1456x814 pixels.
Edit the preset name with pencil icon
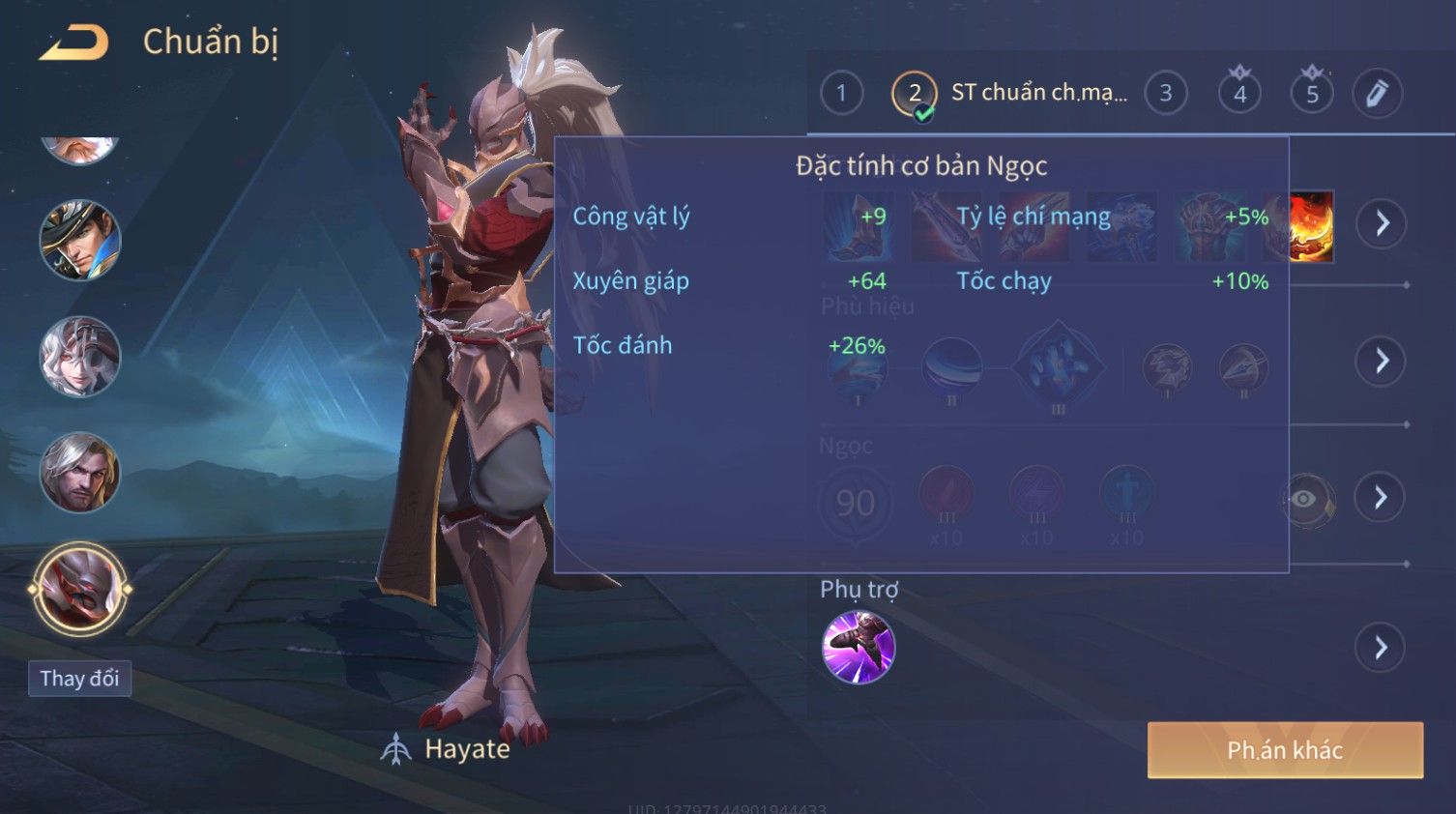click(x=1377, y=93)
